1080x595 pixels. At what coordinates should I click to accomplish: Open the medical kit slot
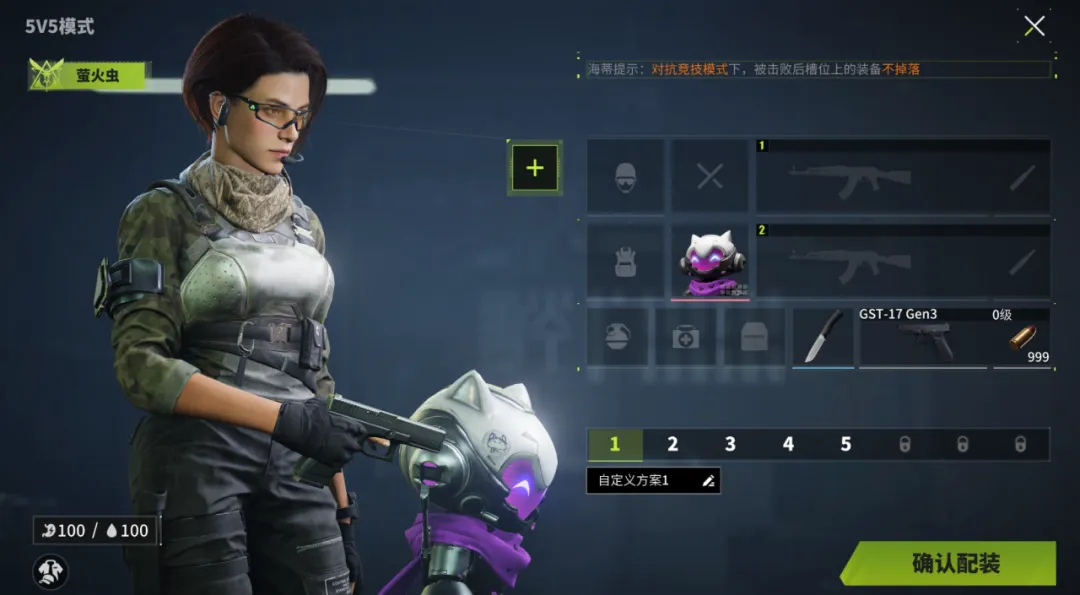[x=686, y=337]
